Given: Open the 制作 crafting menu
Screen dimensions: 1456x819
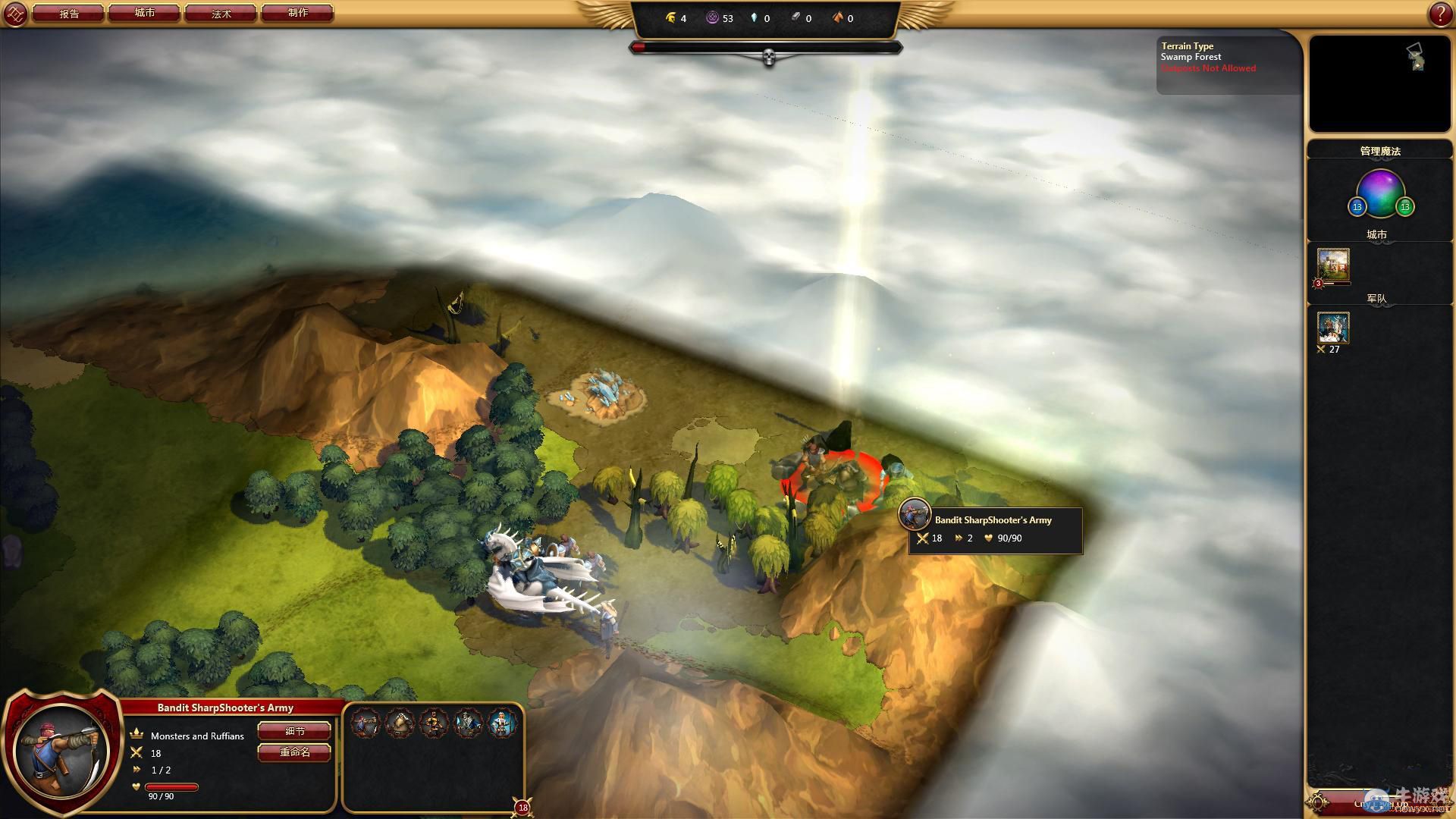Looking at the screenshot, I should tap(297, 14).
